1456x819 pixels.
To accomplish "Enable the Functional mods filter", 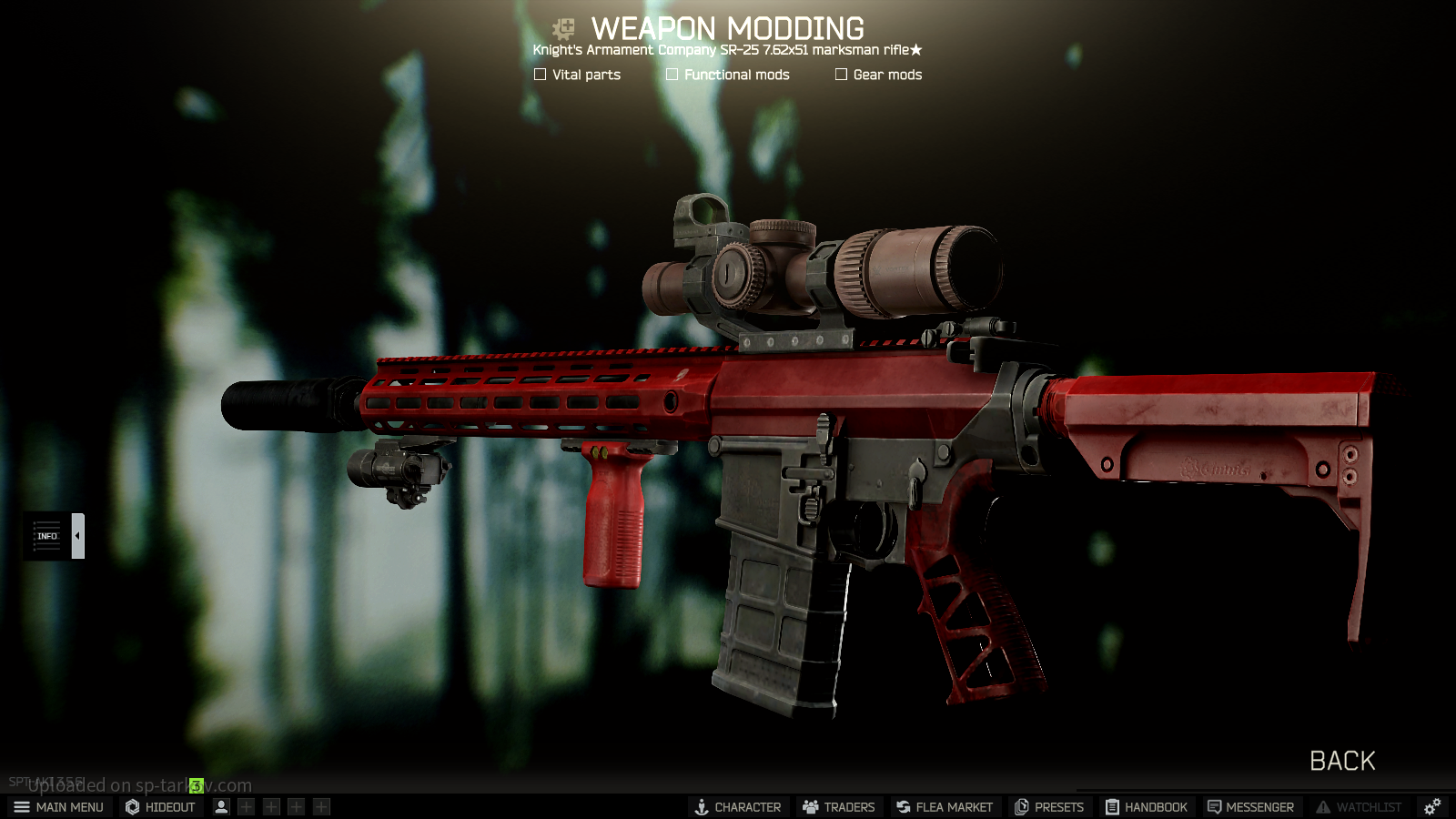I will click(672, 75).
